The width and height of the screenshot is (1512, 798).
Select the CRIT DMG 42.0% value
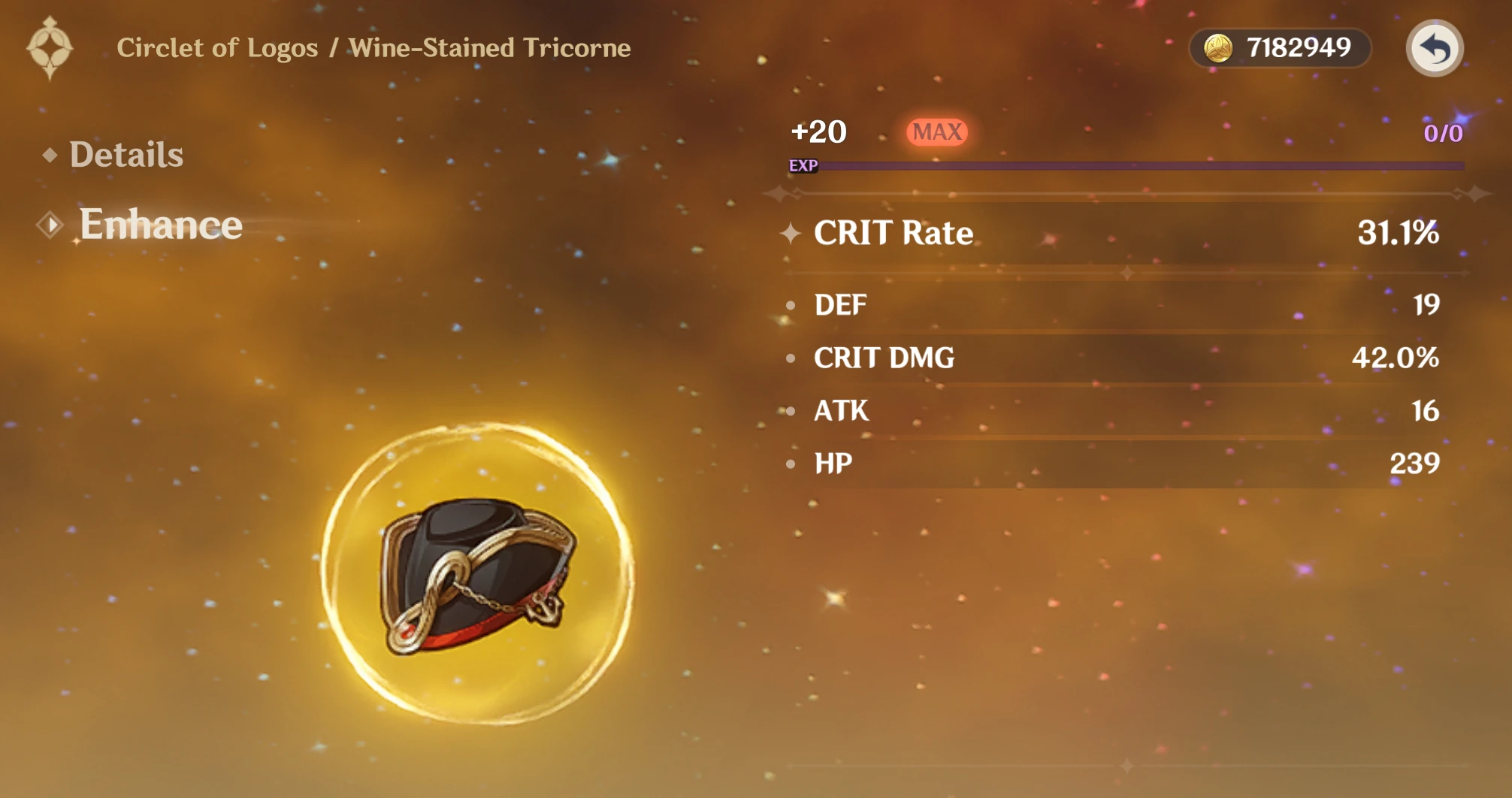[x=1395, y=358]
